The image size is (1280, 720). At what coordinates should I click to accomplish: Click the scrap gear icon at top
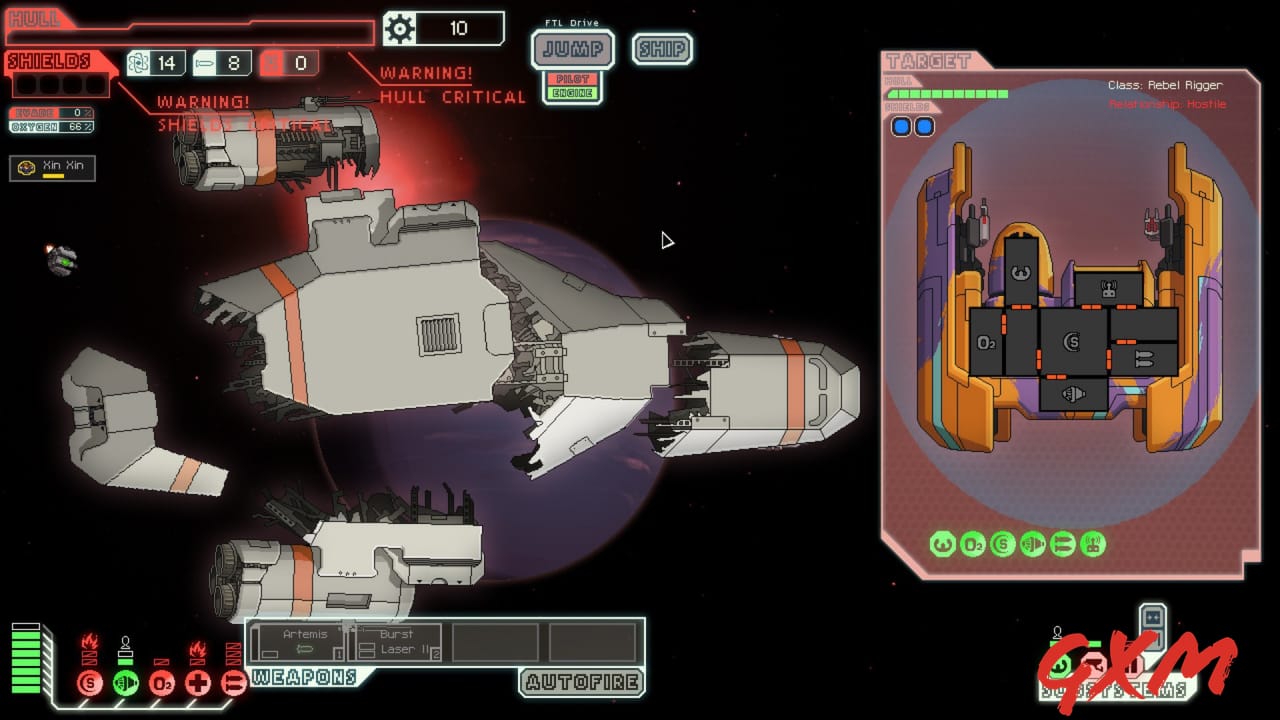399,28
